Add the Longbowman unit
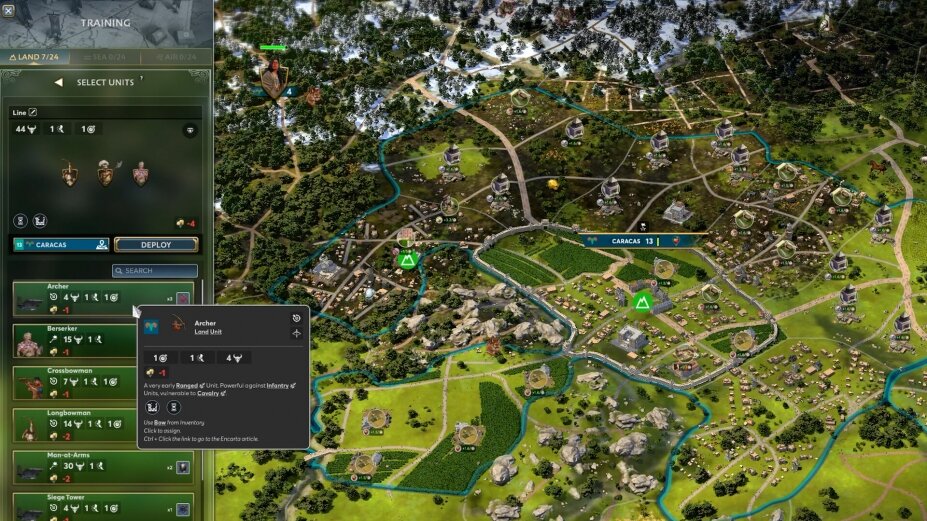 [x=70, y=424]
